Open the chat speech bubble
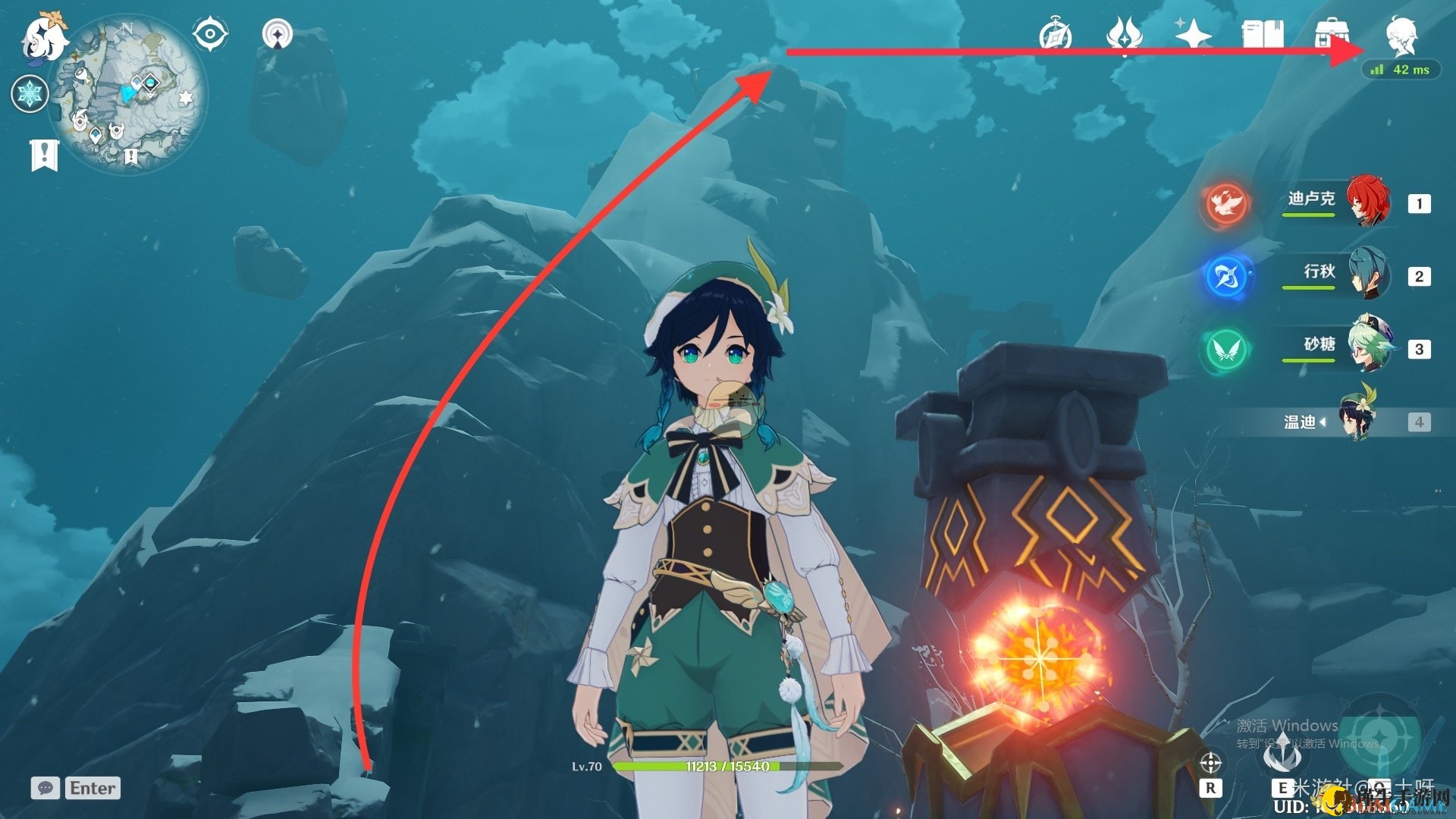Screen dimensions: 1456x819 coord(45,788)
